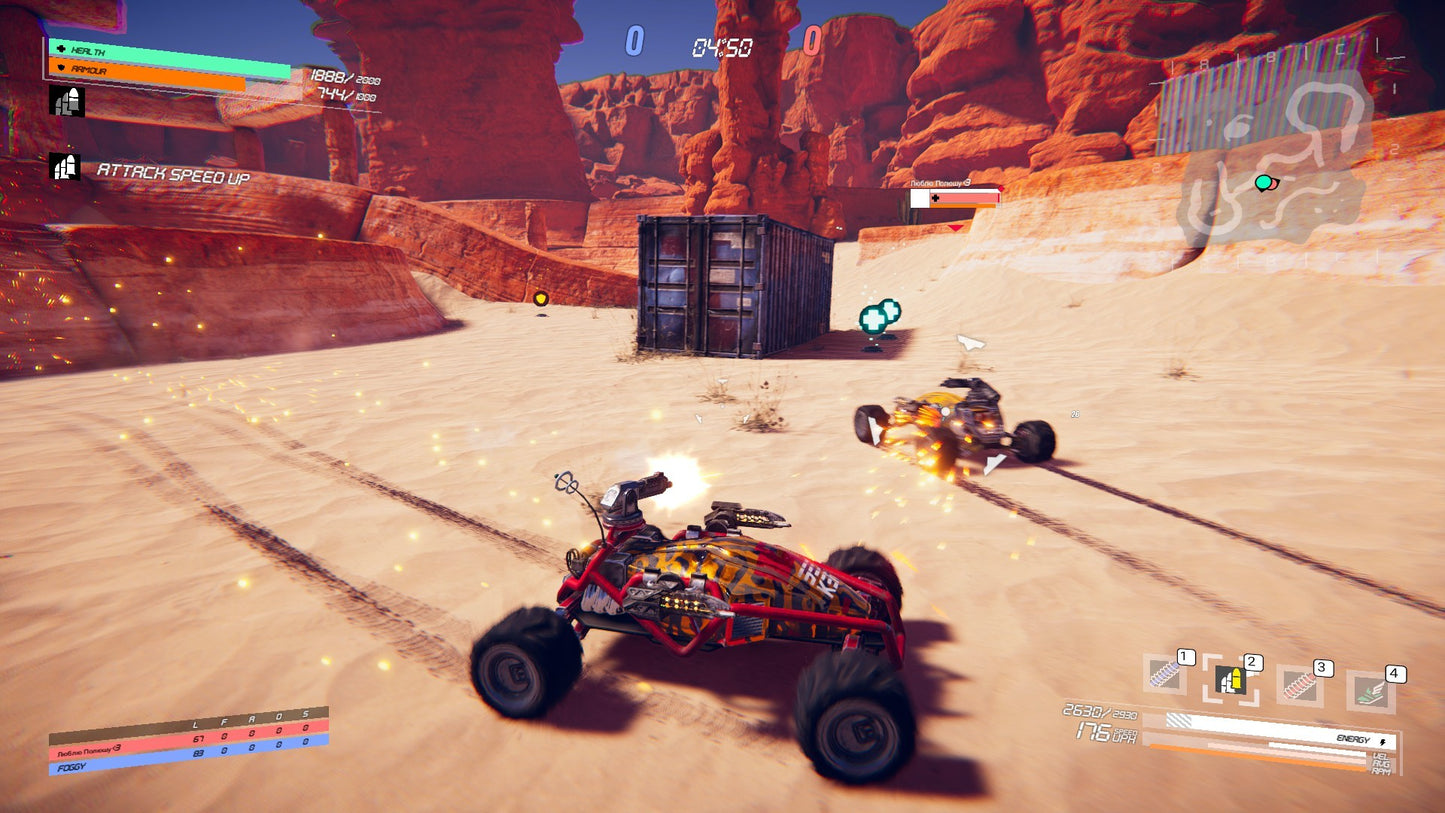1445x813 pixels.
Task: Click the bullet buff icon under the armour bar
Action: pos(66,101)
